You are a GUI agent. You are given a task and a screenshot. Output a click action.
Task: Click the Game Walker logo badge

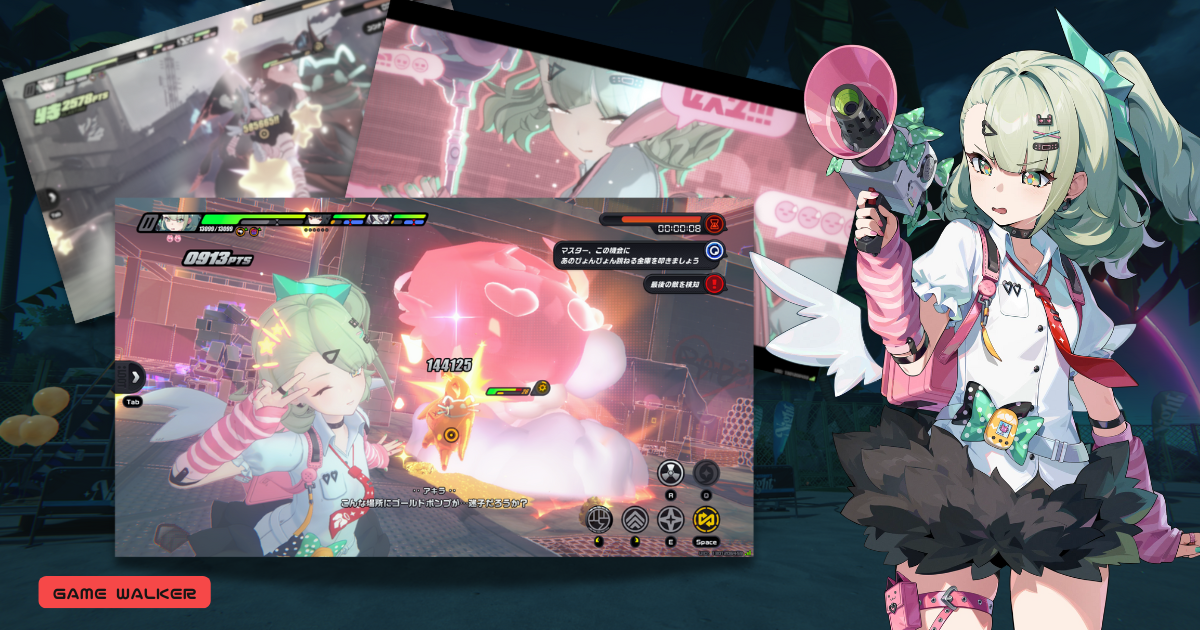point(124,593)
